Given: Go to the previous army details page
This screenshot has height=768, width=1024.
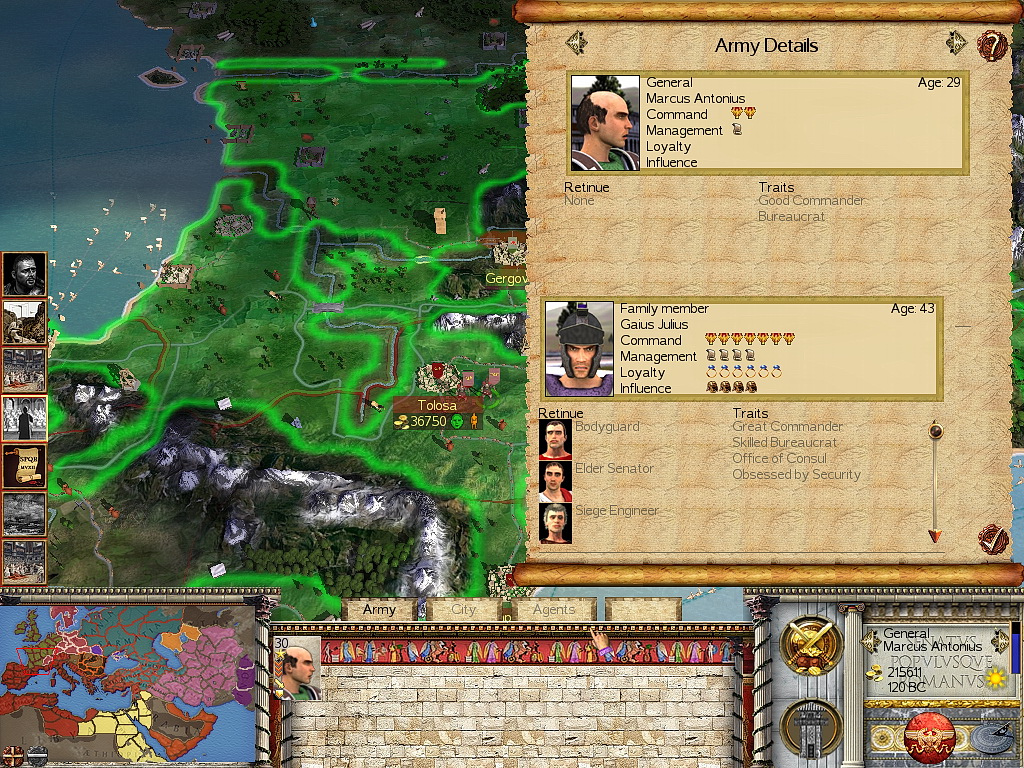Looking at the screenshot, I should [x=576, y=43].
